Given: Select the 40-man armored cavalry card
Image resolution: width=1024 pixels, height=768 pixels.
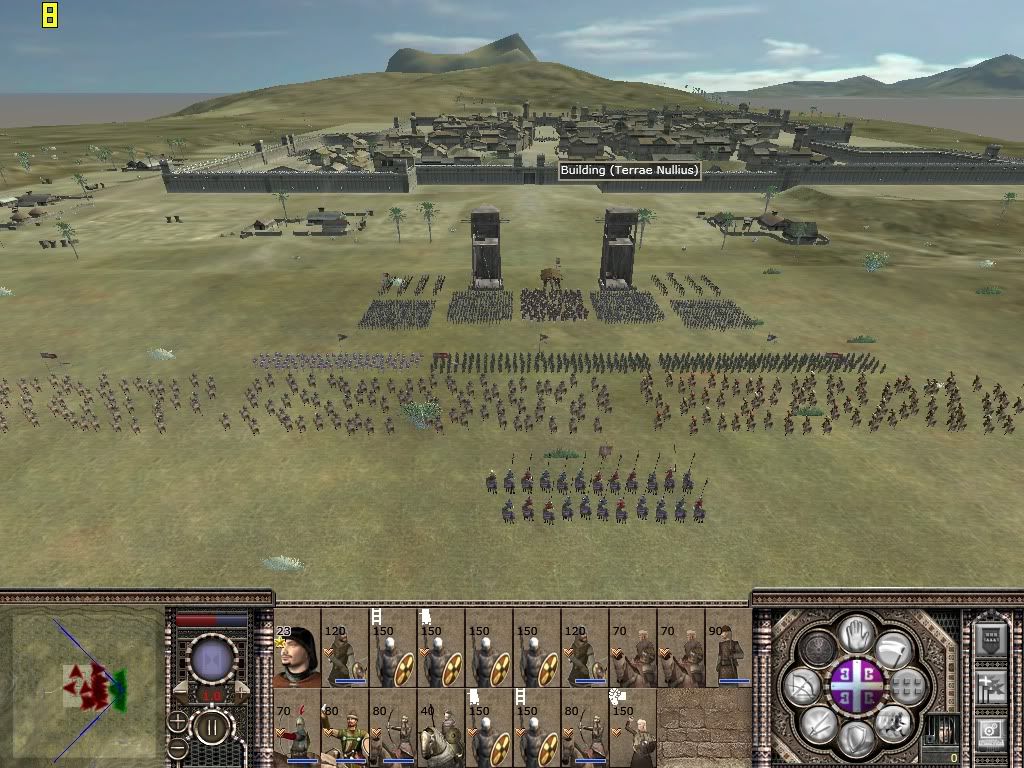Looking at the screenshot, I should click(x=441, y=727).
